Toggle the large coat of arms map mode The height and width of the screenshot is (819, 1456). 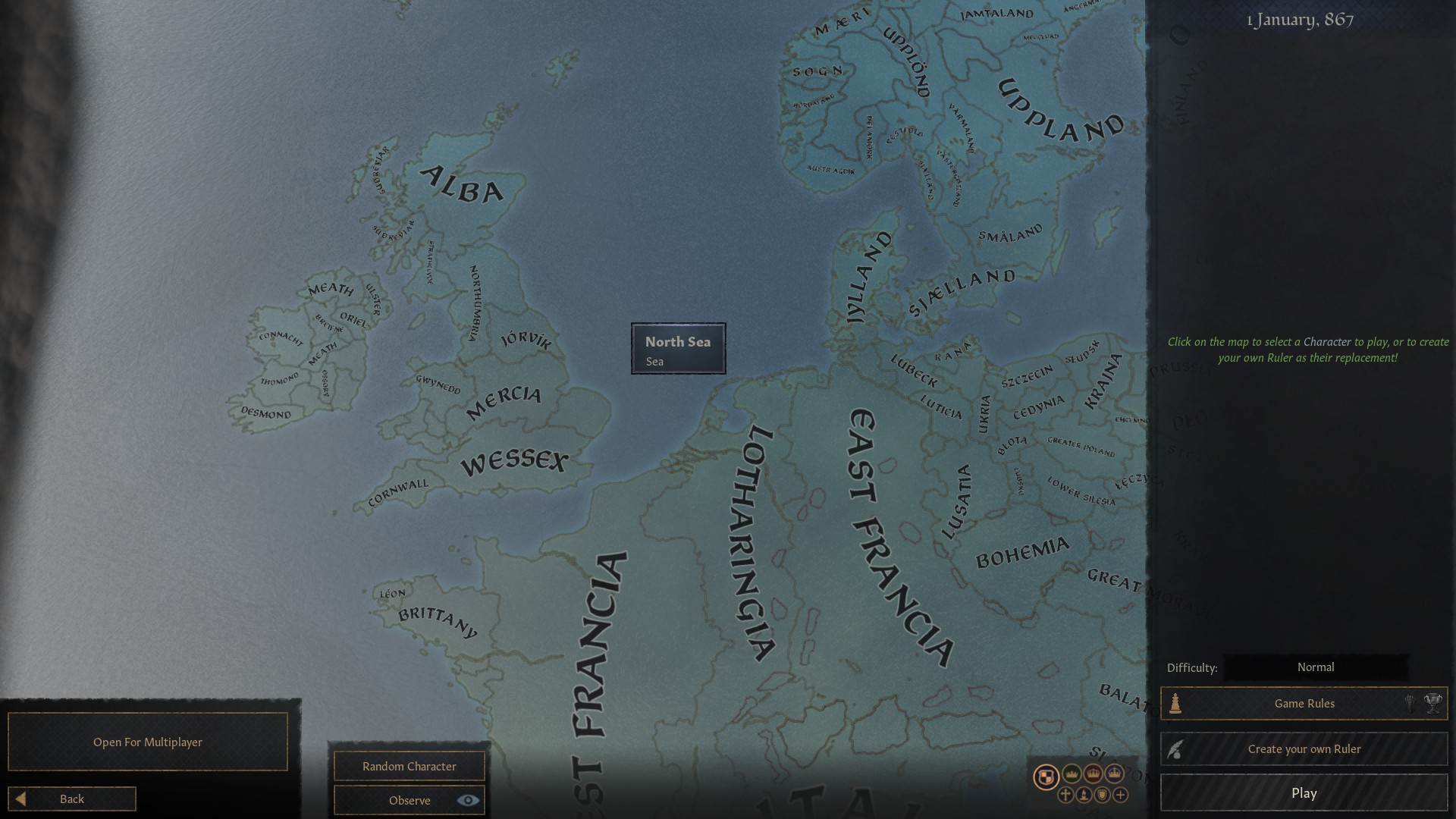1046,774
